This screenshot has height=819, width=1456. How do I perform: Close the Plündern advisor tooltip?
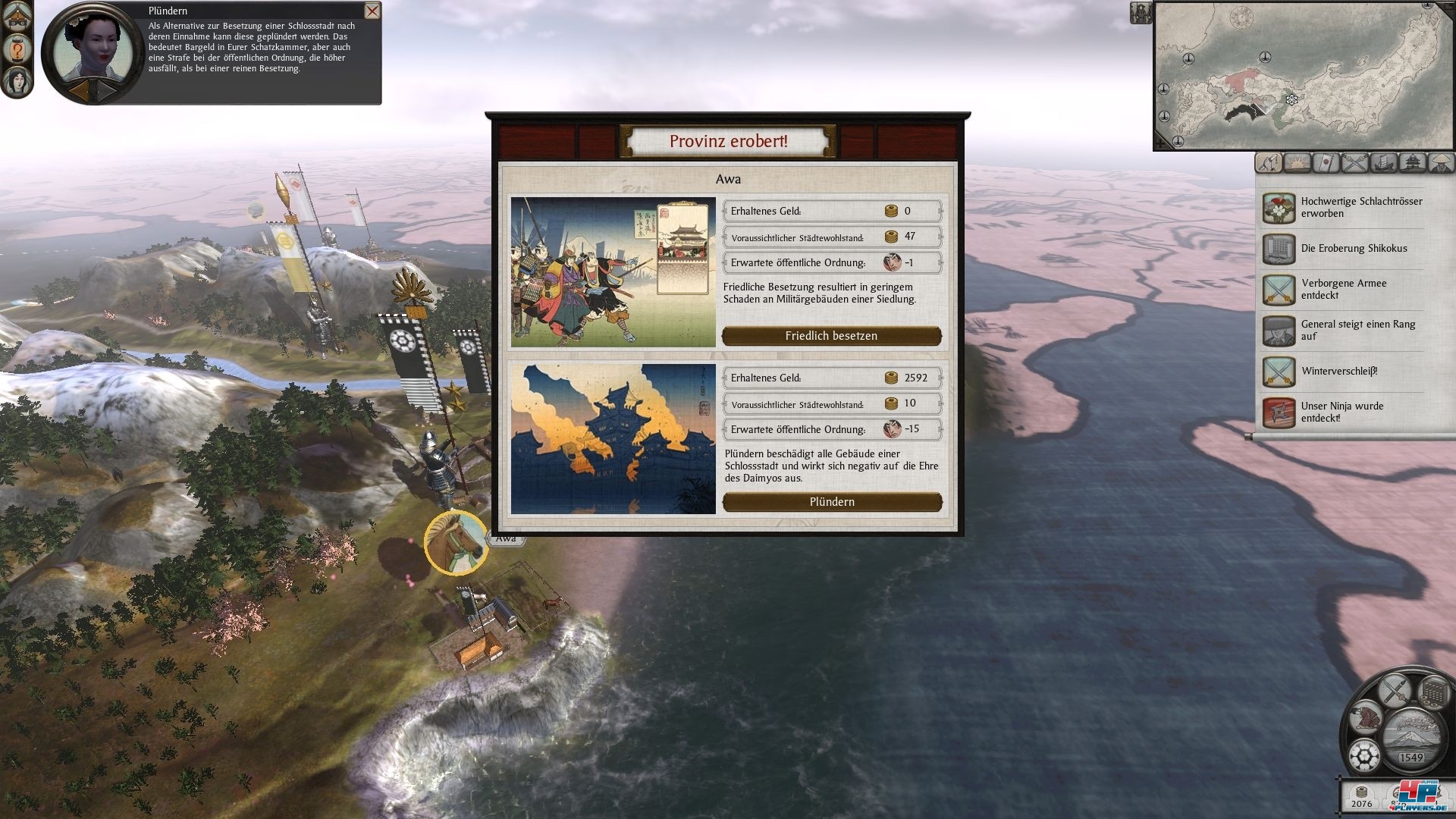click(x=372, y=11)
